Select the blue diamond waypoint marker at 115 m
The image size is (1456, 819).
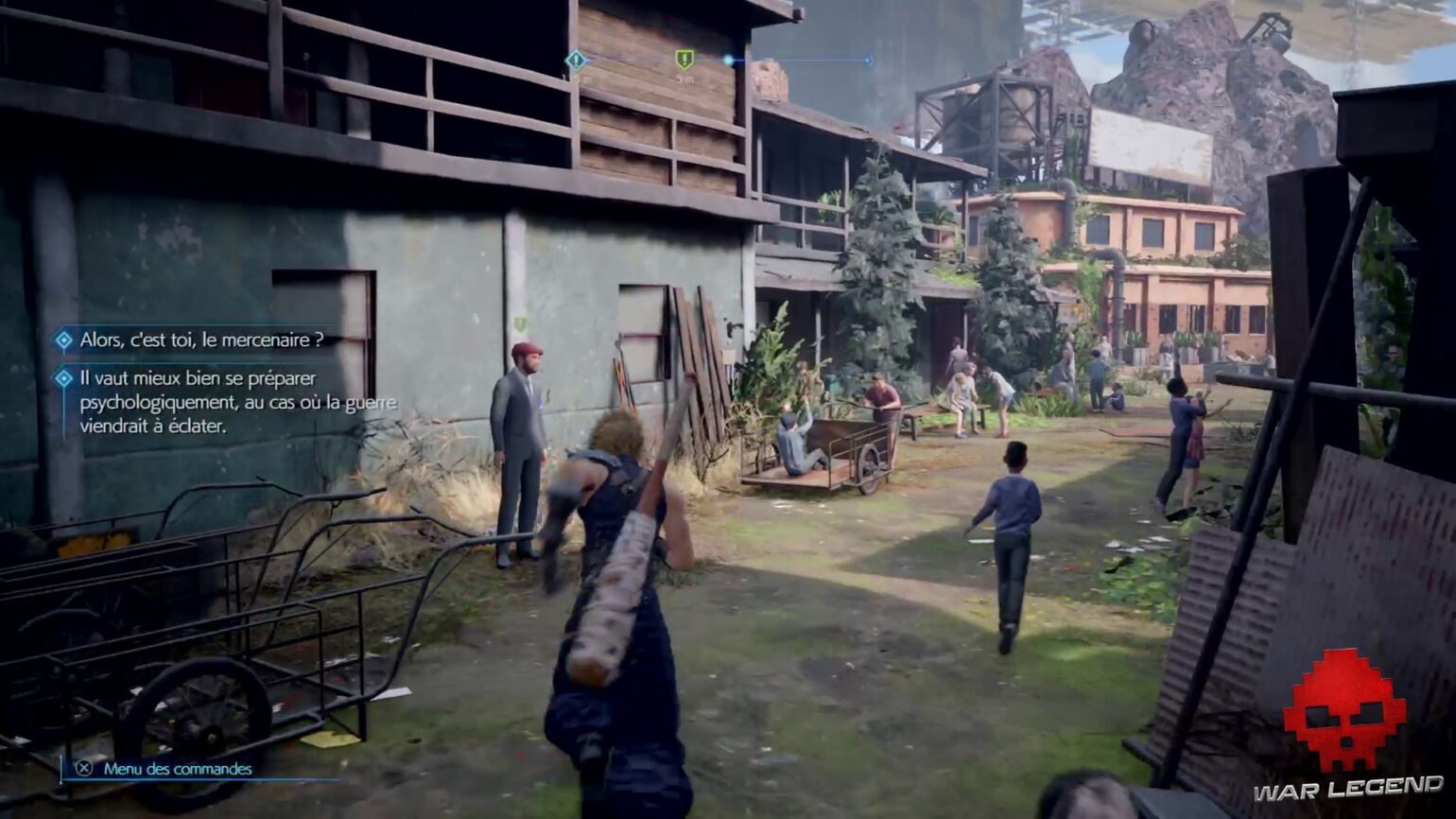pyautogui.click(x=575, y=60)
